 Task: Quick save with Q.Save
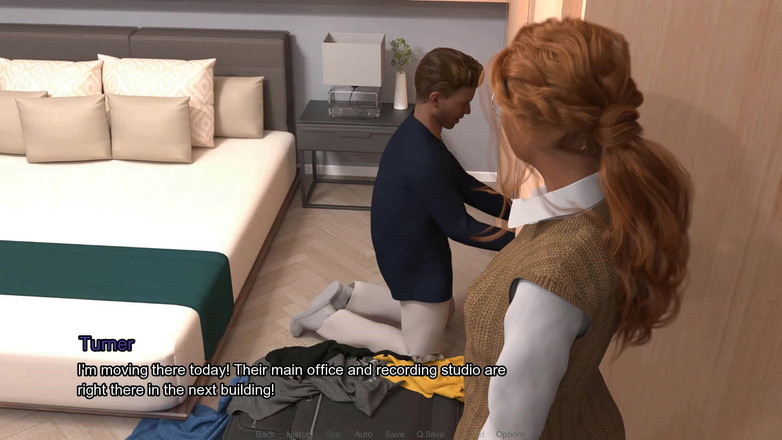[431, 434]
